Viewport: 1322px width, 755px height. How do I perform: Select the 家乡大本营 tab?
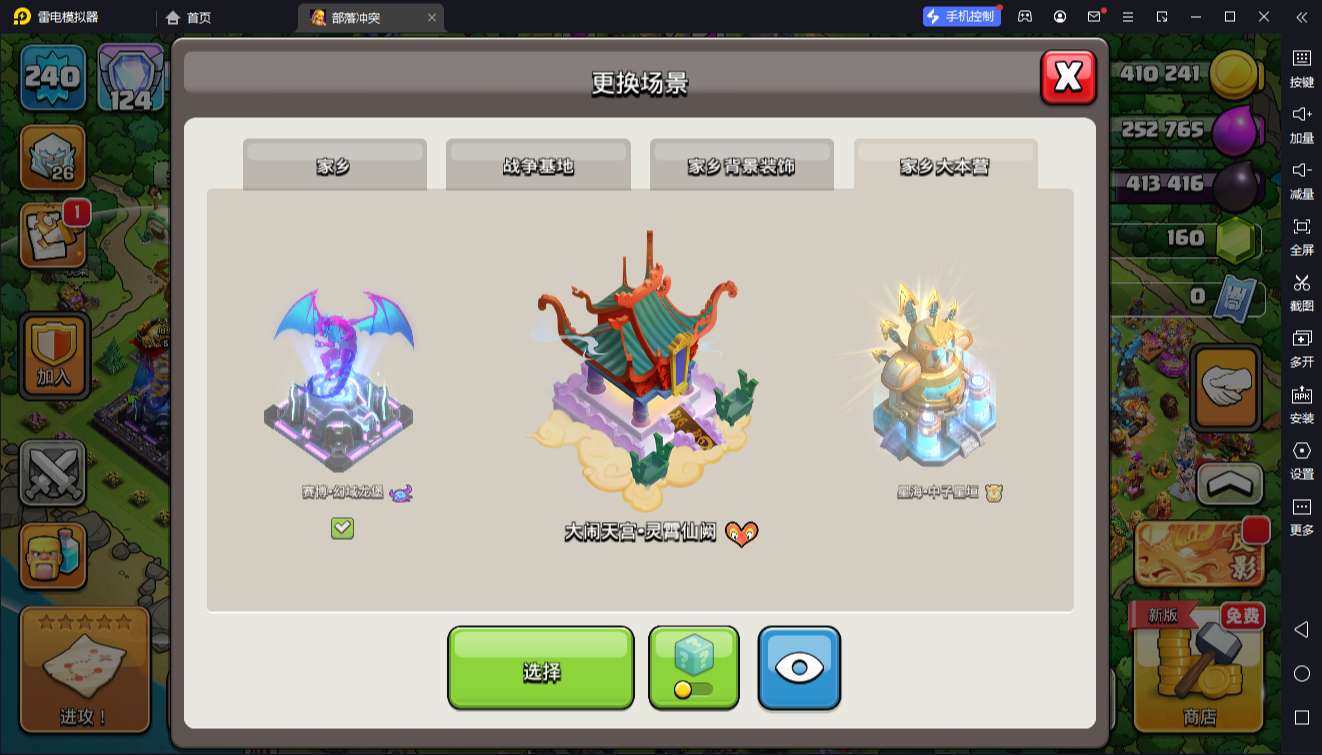(945, 166)
